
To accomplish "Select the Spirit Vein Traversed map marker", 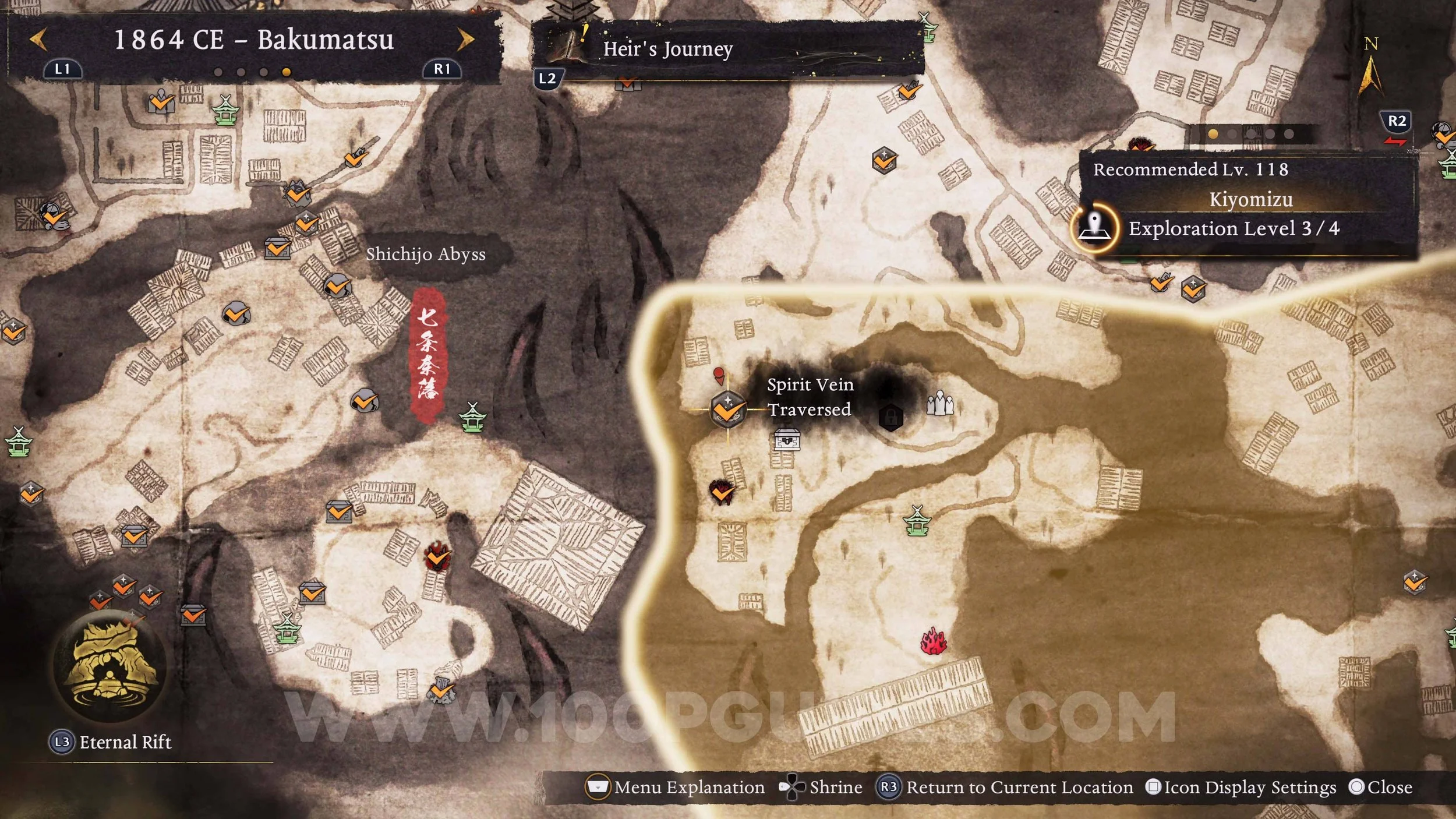I will (x=727, y=409).
